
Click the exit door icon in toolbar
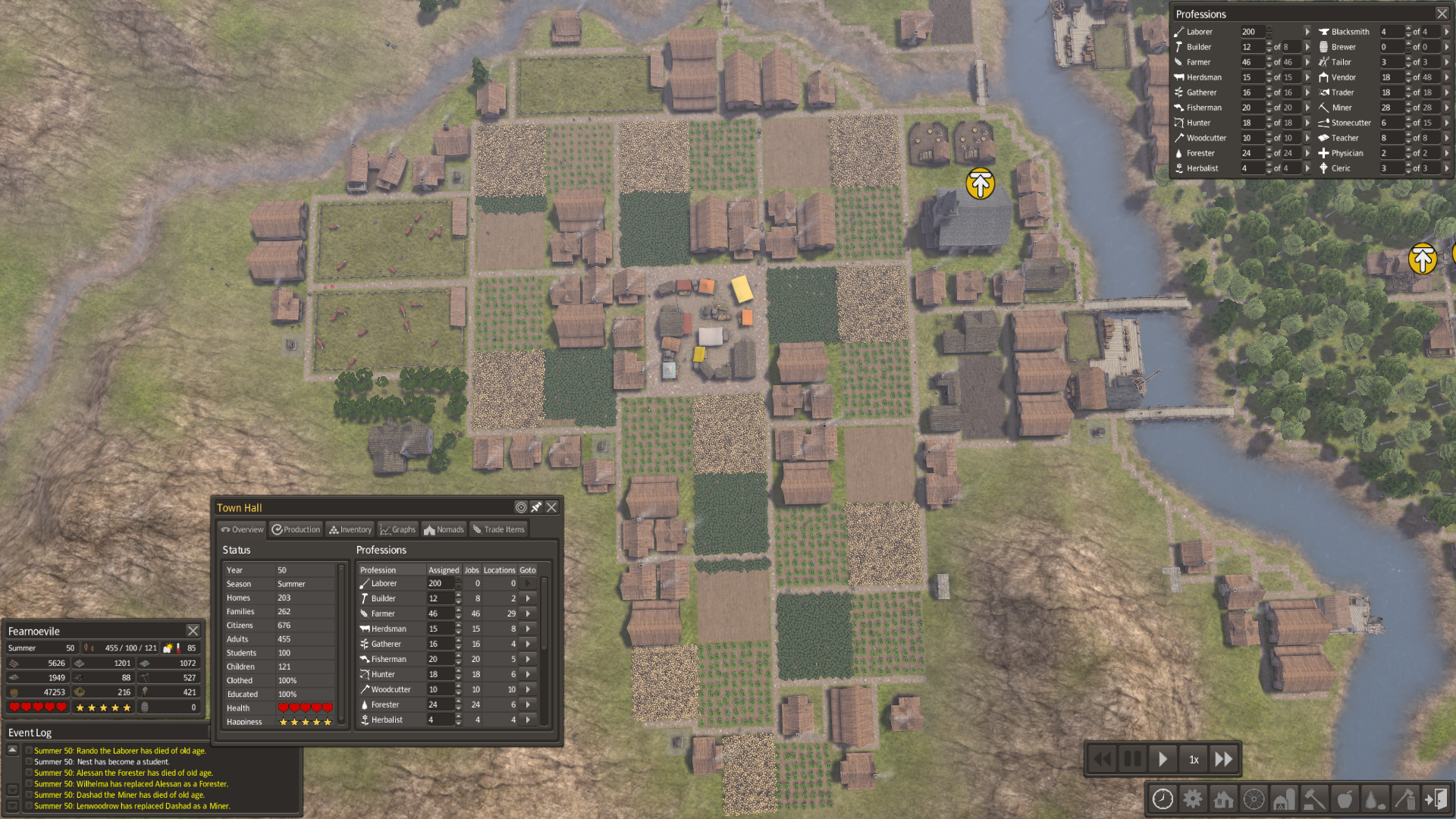pos(1436,799)
